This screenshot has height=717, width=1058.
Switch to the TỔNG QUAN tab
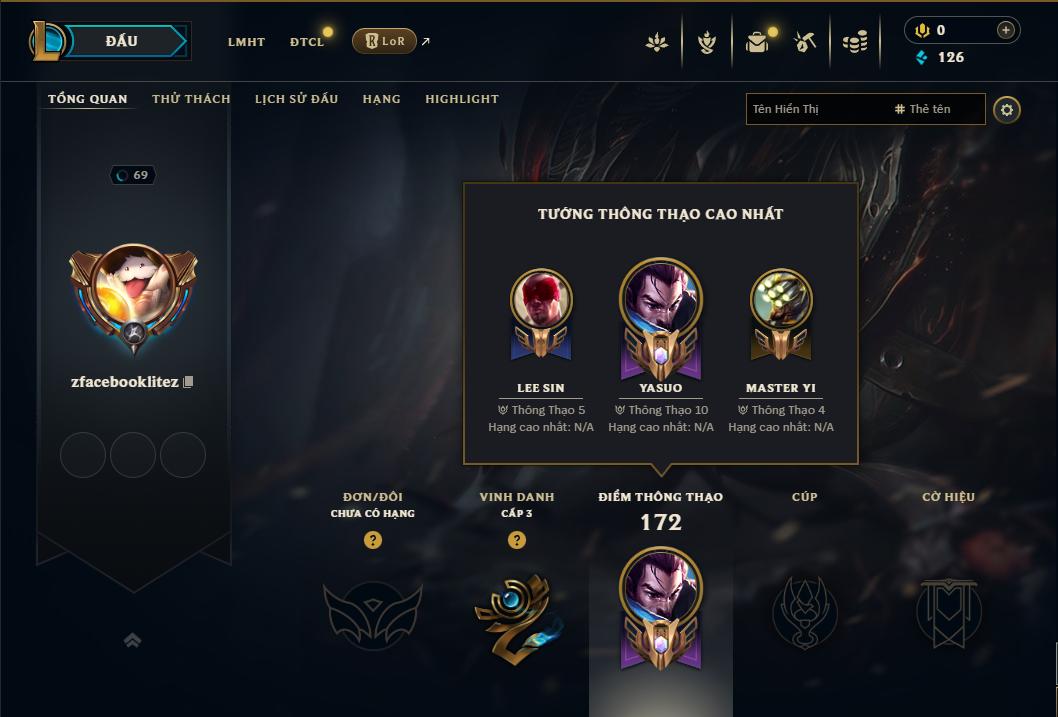[88, 99]
